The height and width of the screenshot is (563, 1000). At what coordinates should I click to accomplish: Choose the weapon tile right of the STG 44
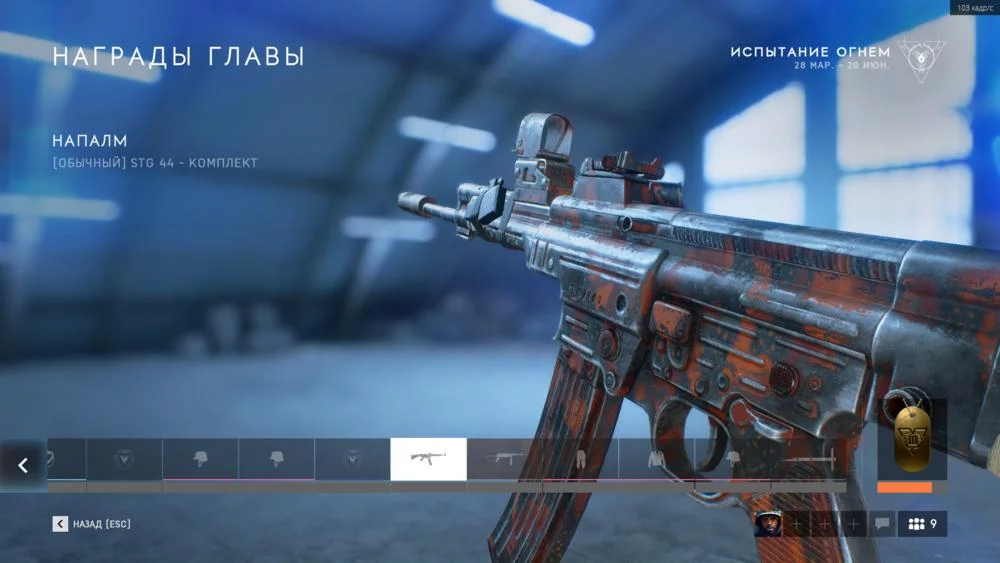pos(504,459)
